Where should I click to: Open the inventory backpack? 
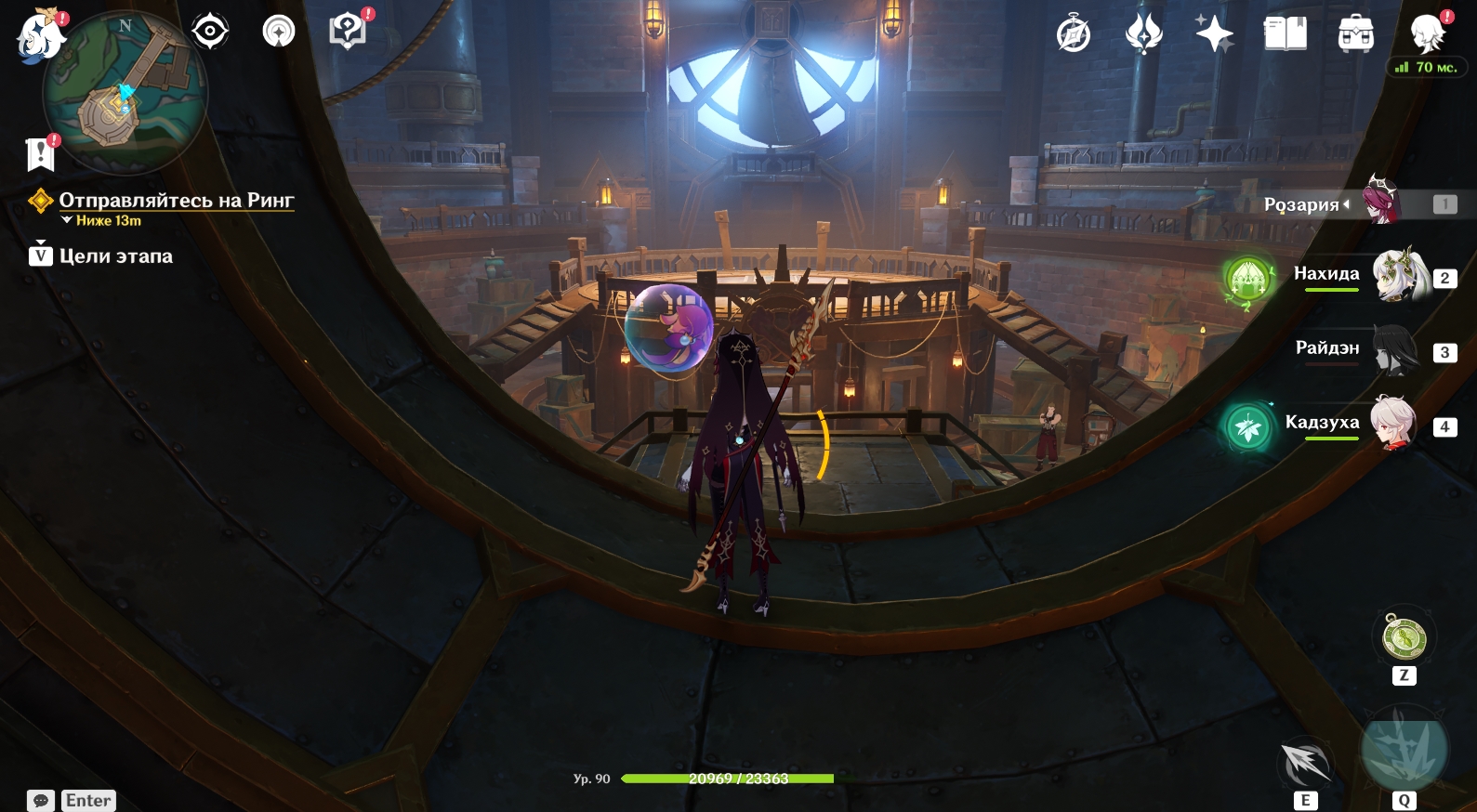click(1356, 34)
